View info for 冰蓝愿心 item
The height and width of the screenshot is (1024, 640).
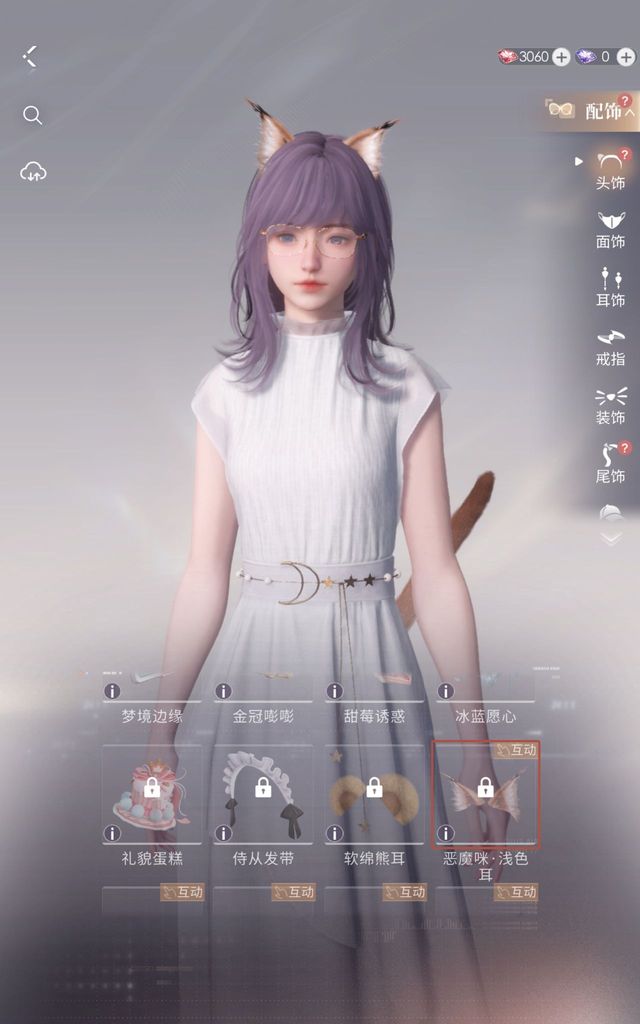coord(445,691)
